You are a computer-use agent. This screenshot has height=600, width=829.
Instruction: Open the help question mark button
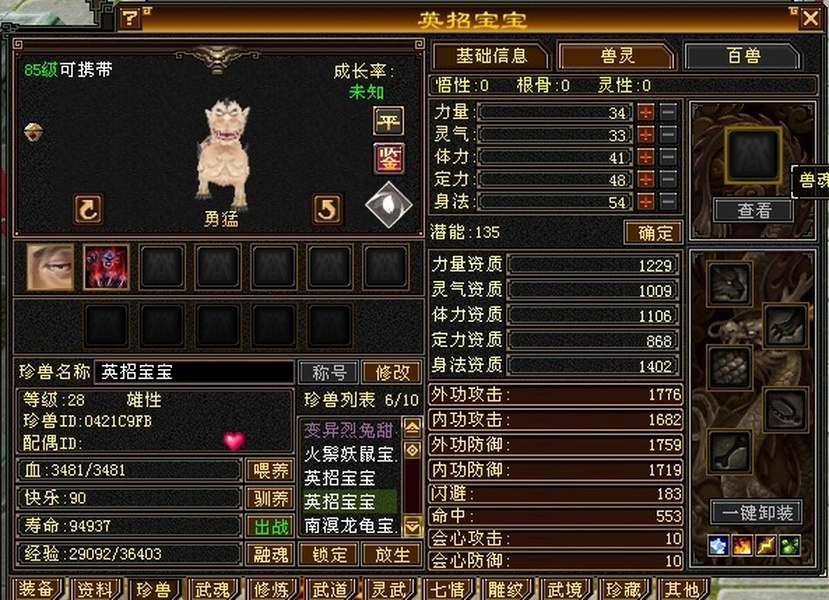(131, 18)
